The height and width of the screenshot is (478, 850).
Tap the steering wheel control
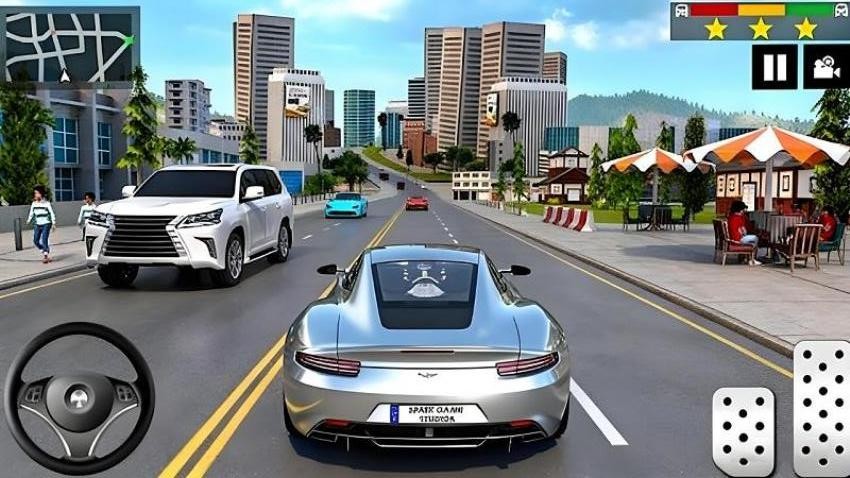click(x=79, y=397)
